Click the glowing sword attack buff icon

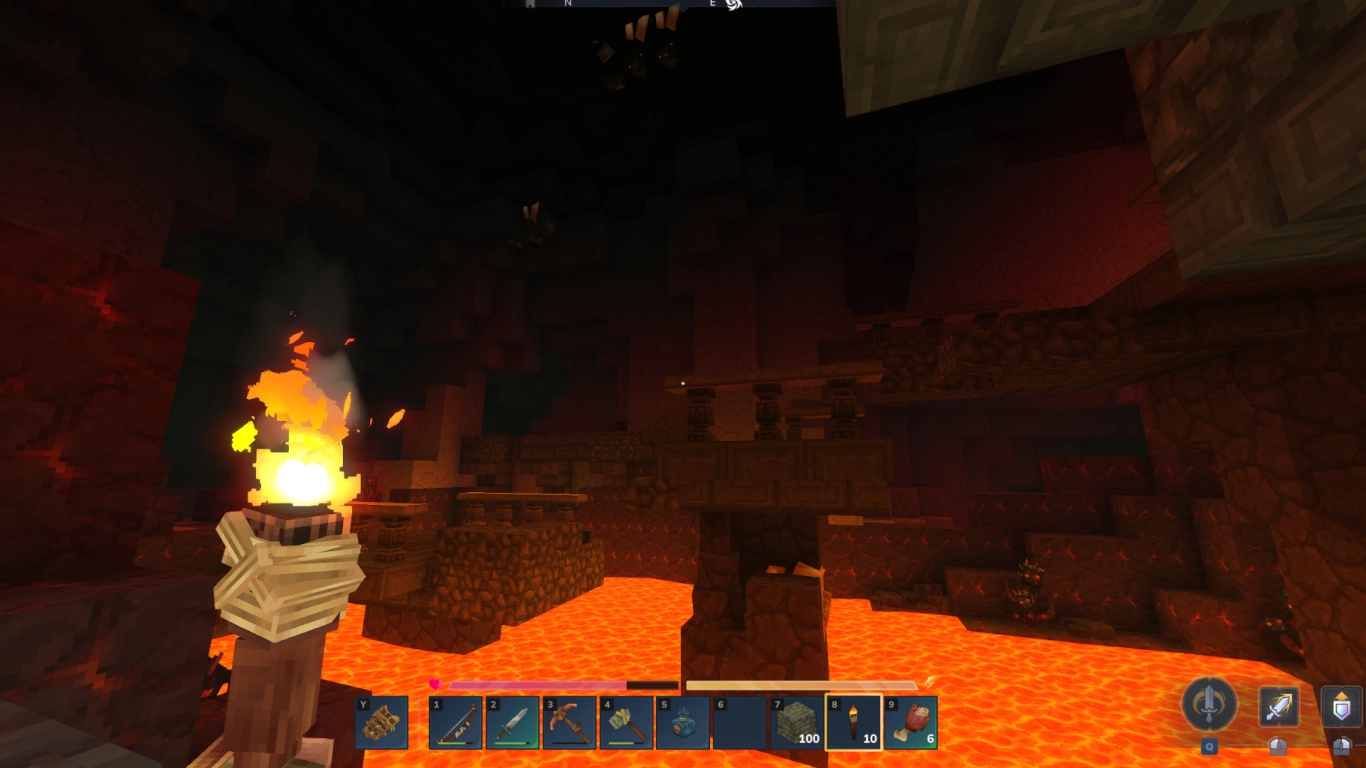[1279, 705]
